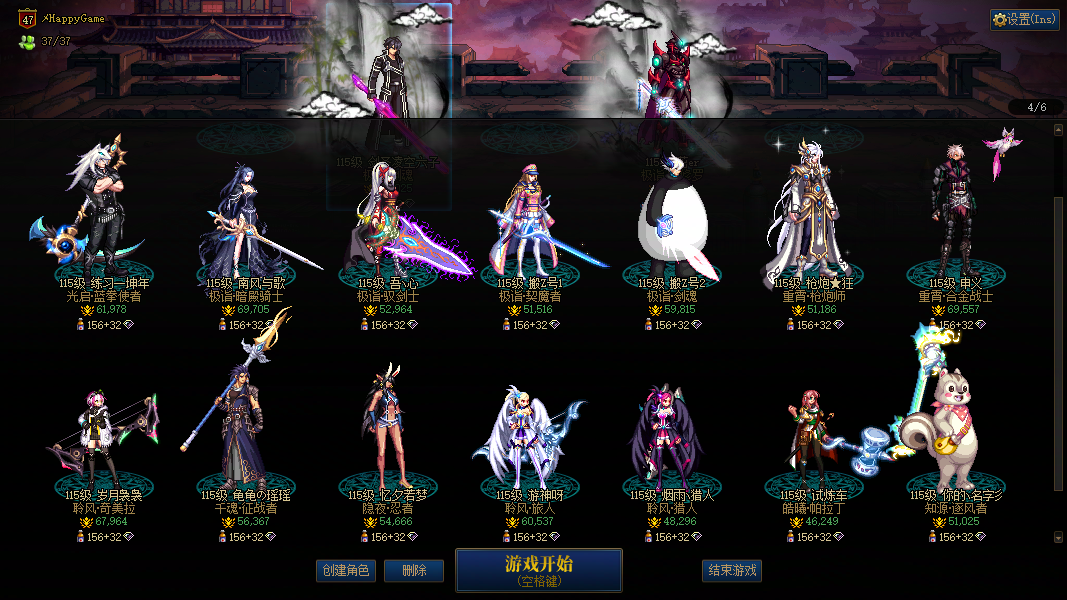Click the 游戏开始 start game button
1067x600 pixels.
click(x=538, y=570)
